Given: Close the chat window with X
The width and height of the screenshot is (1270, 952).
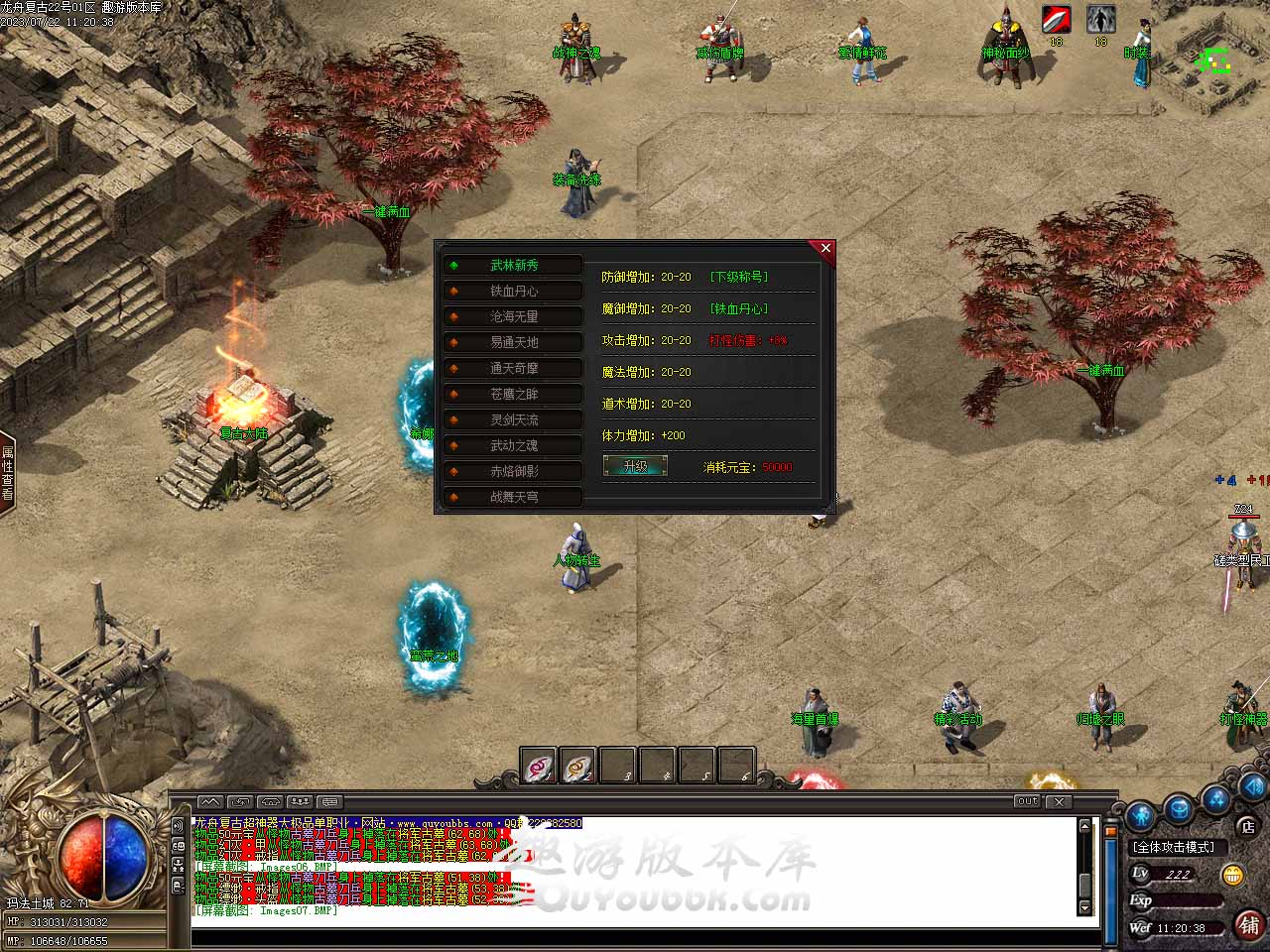Looking at the screenshot, I should pyautogui.click(x=1059, y=801).
